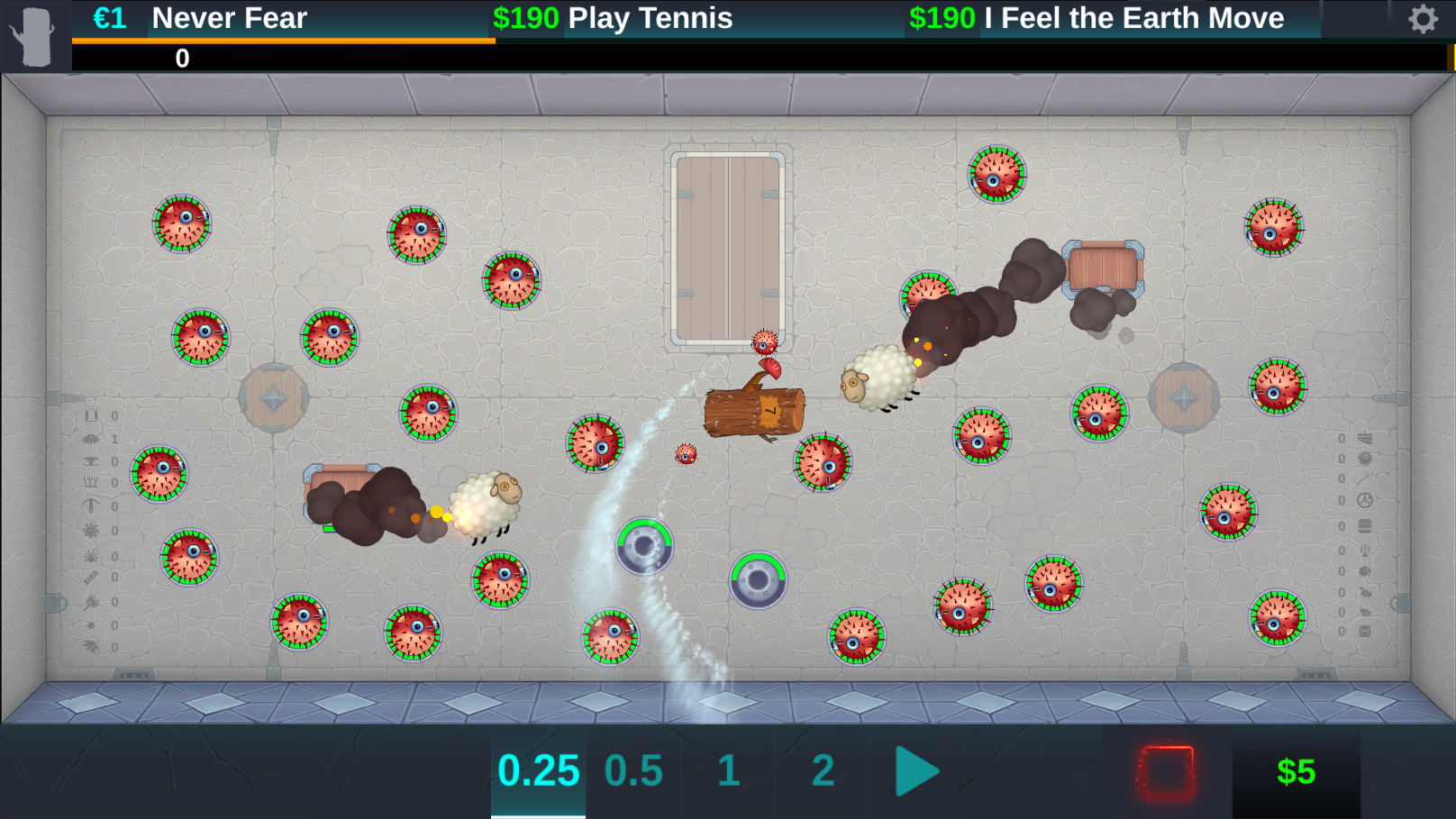The image size is (1456, 819).
Task: Click the spikes trap icon on the left sidebar
Action: [x=92, y=480]
